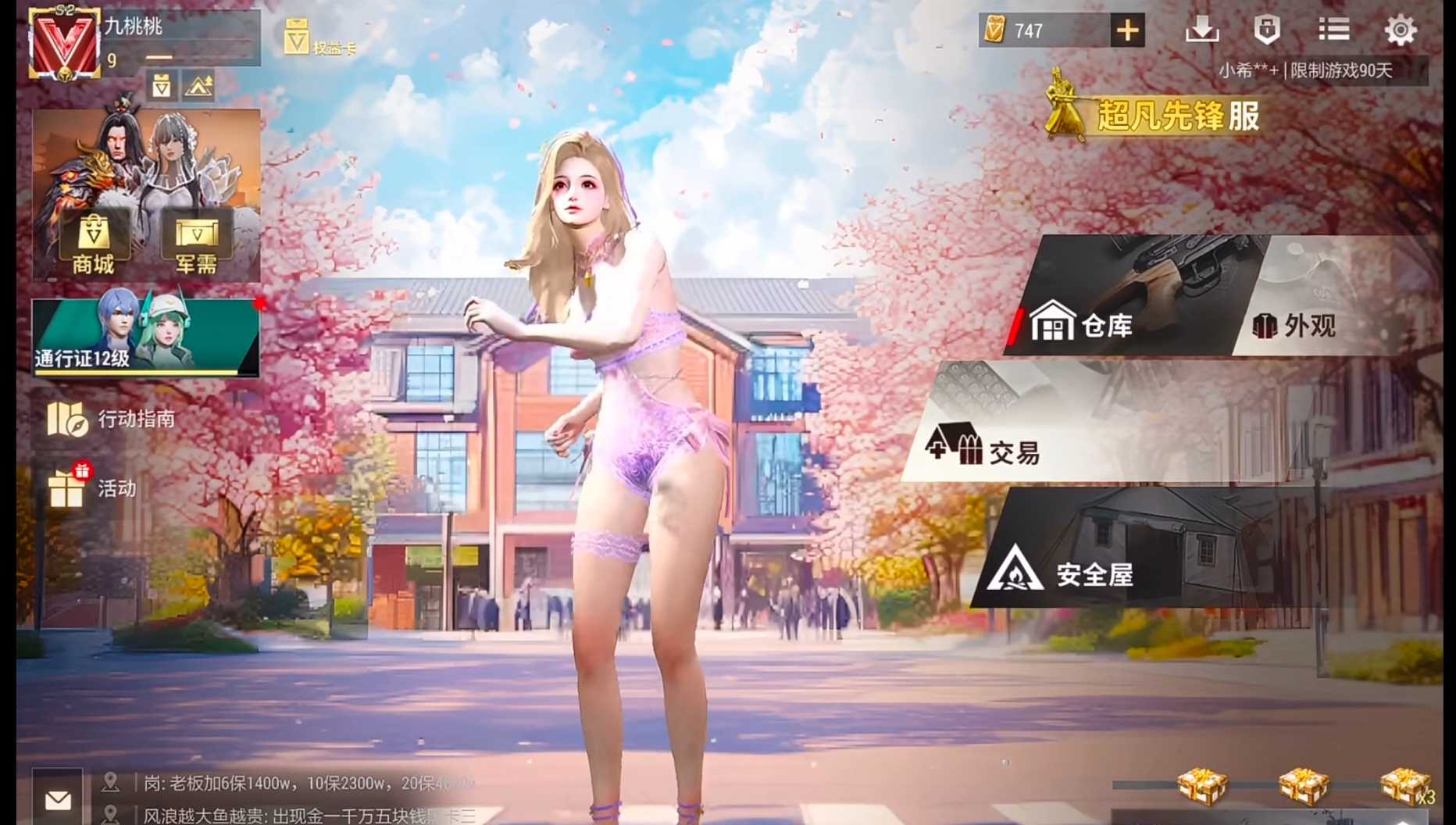Select the 超凡先锋服 server banner

[1156, 116]
